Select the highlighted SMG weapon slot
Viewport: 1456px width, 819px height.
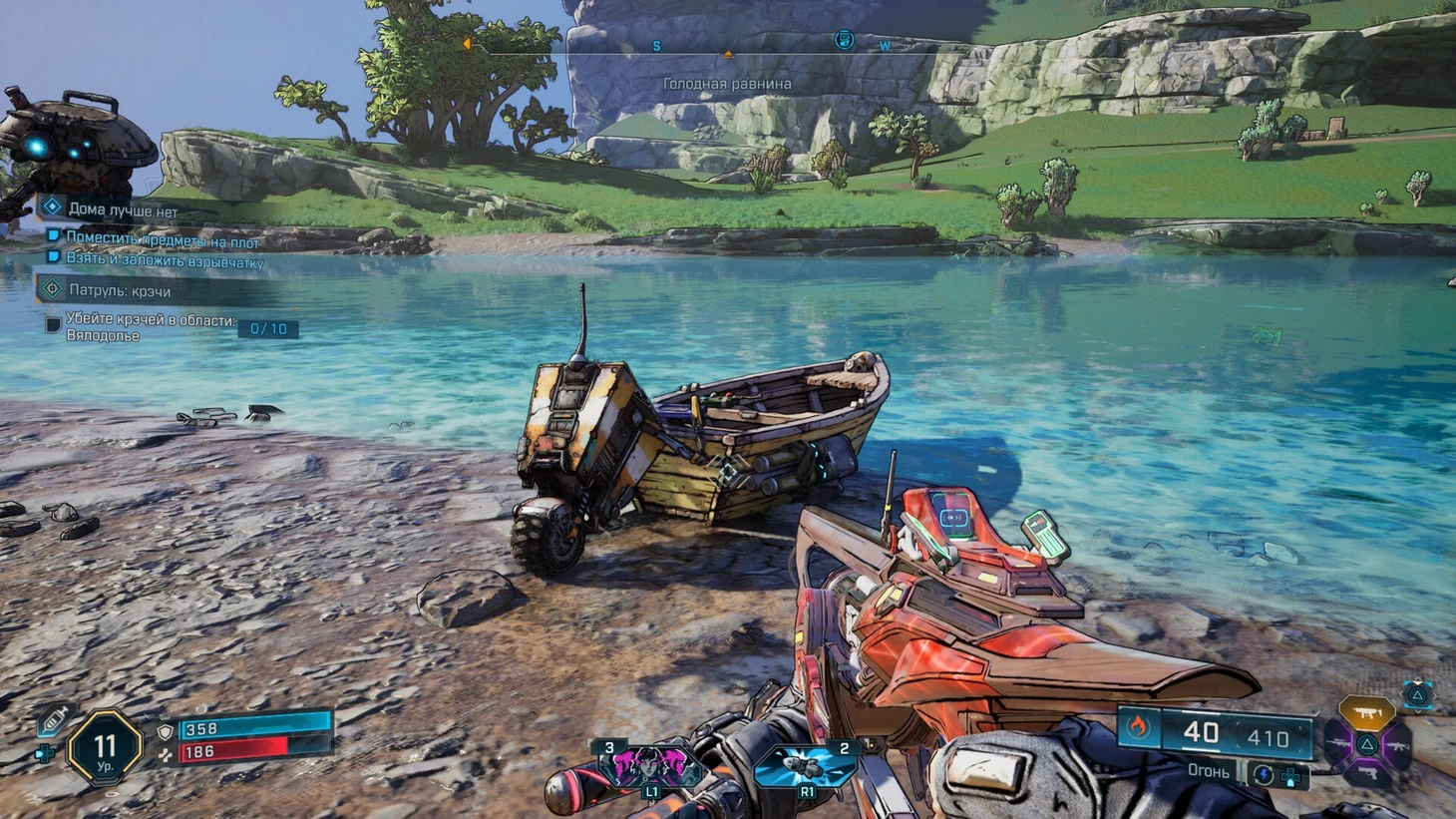tap(1366, 712)
